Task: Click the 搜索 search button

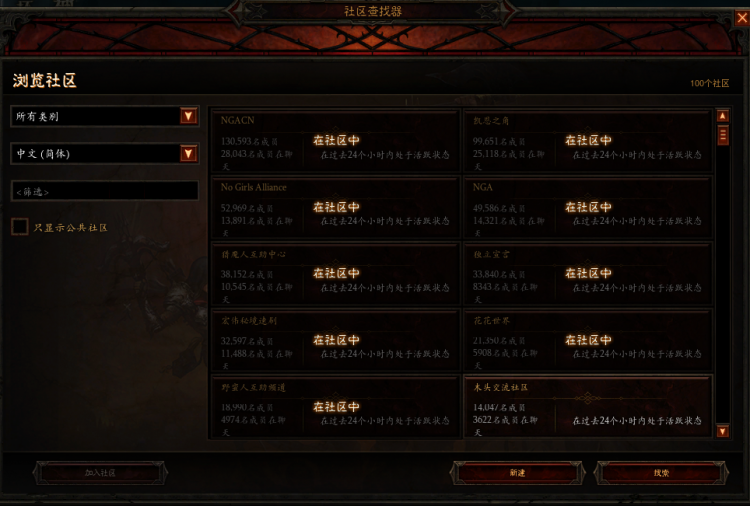Action: coord(662,472)
